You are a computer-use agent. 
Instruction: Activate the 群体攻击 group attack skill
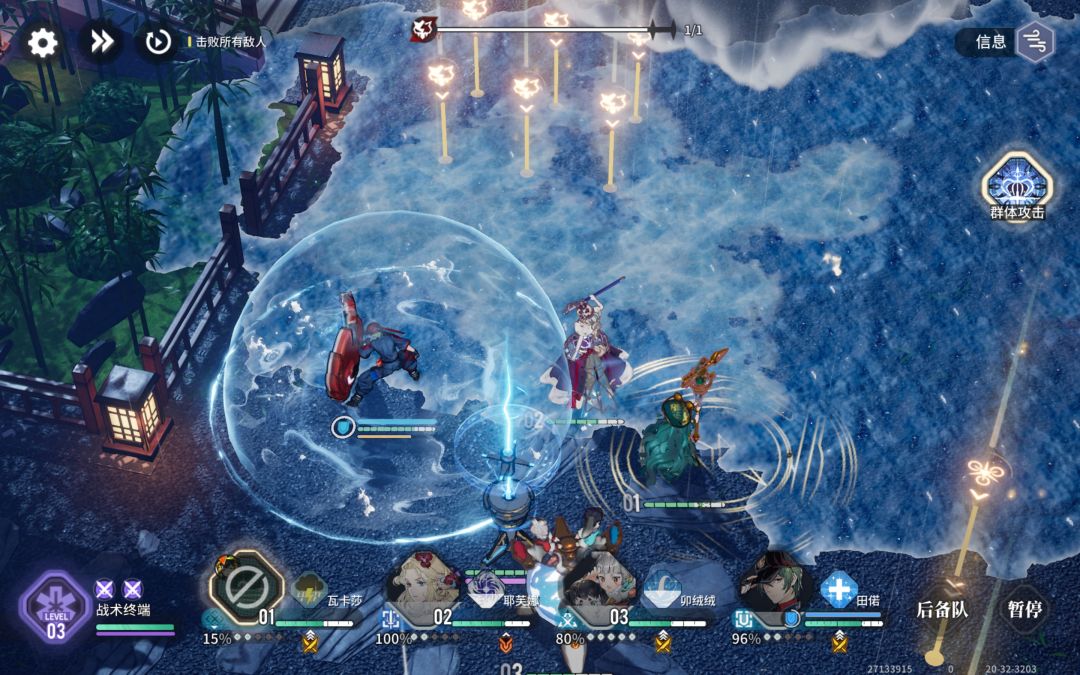pos(1016,185)
